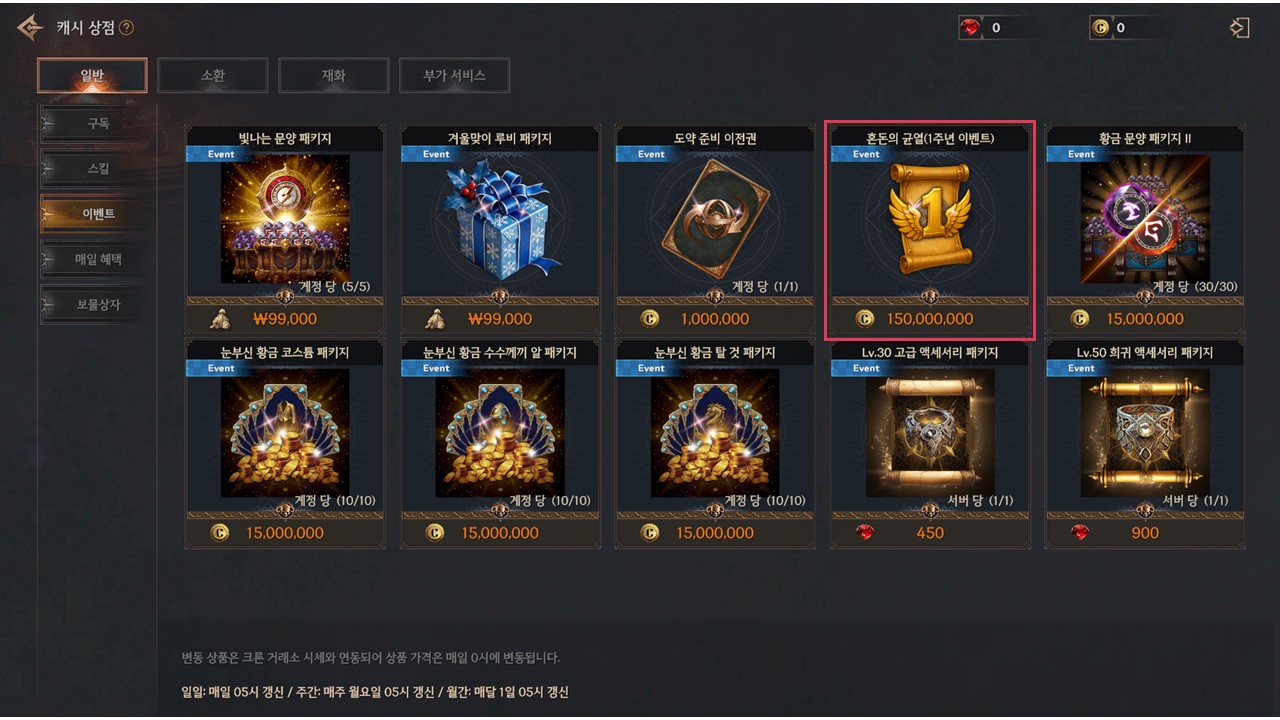1280x720 pixels.
Task: Open the 혼돈의 균열 1주년 이벤트 item
Action: point(930,220)
